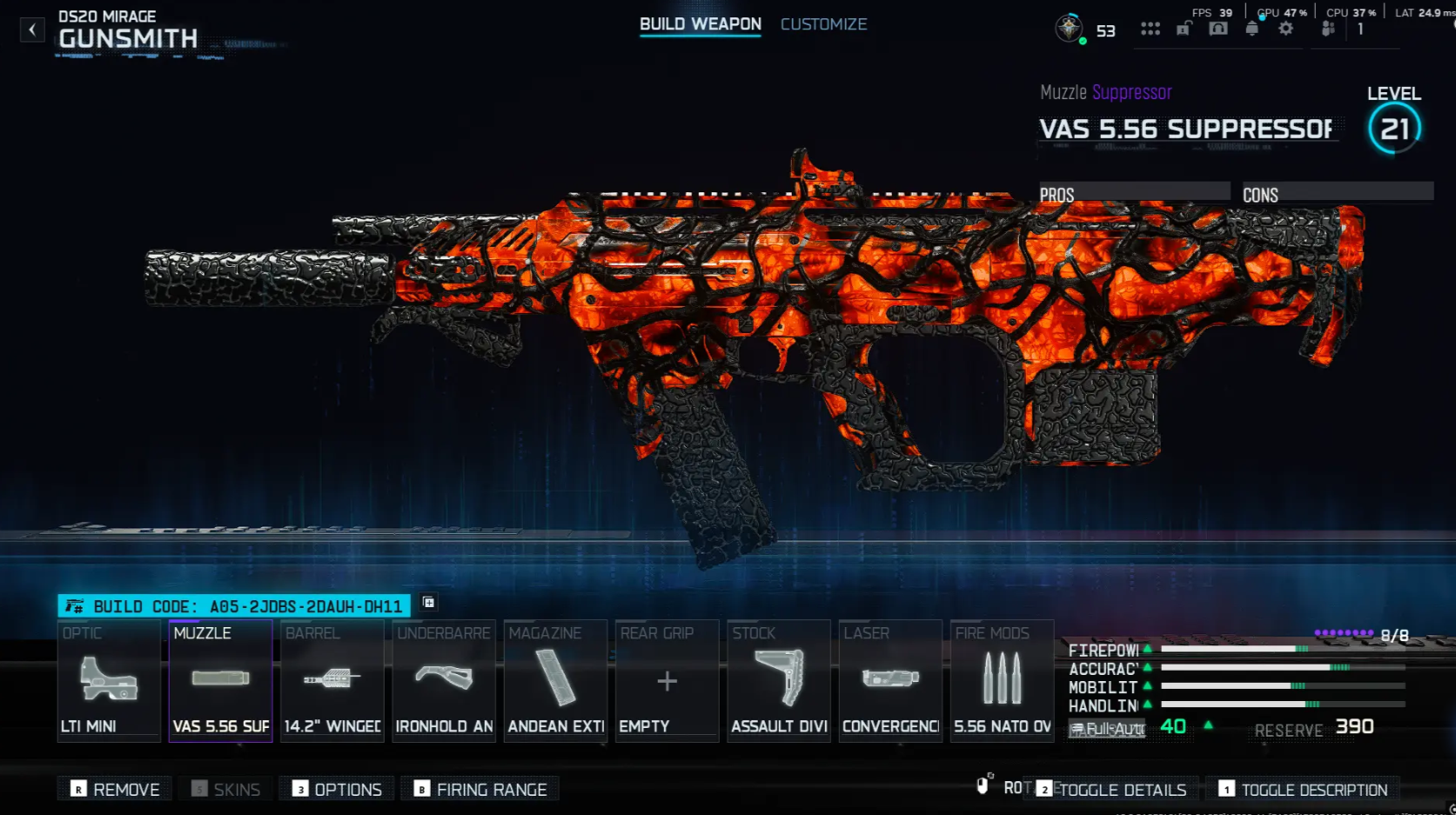Viewport: 1456px width, 815px height.
Task: Open the FIRING RANGE option
Action: pyautogui.click(x=480, y=788)
